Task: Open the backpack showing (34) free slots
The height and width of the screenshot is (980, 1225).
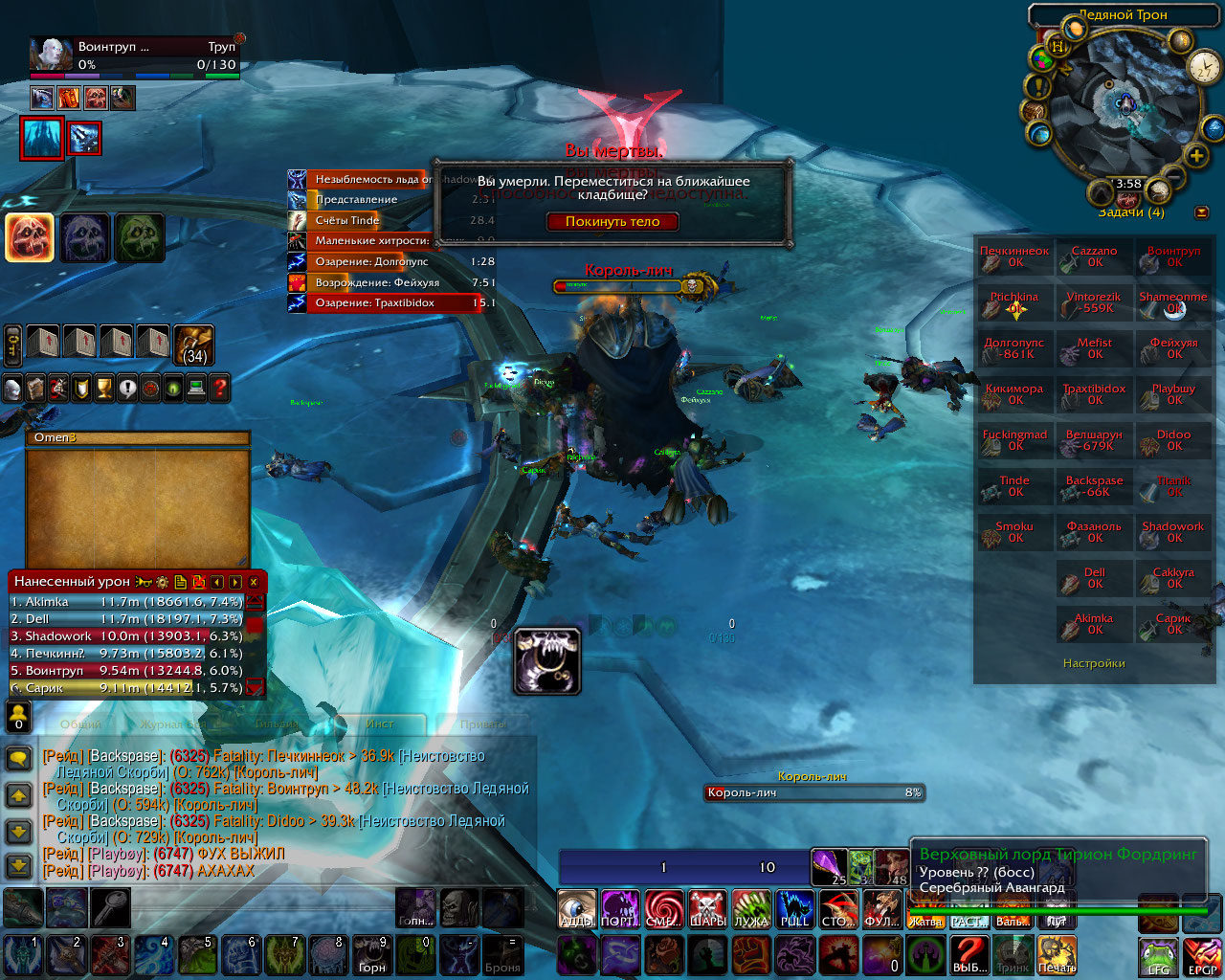Action: click(194, 345)
